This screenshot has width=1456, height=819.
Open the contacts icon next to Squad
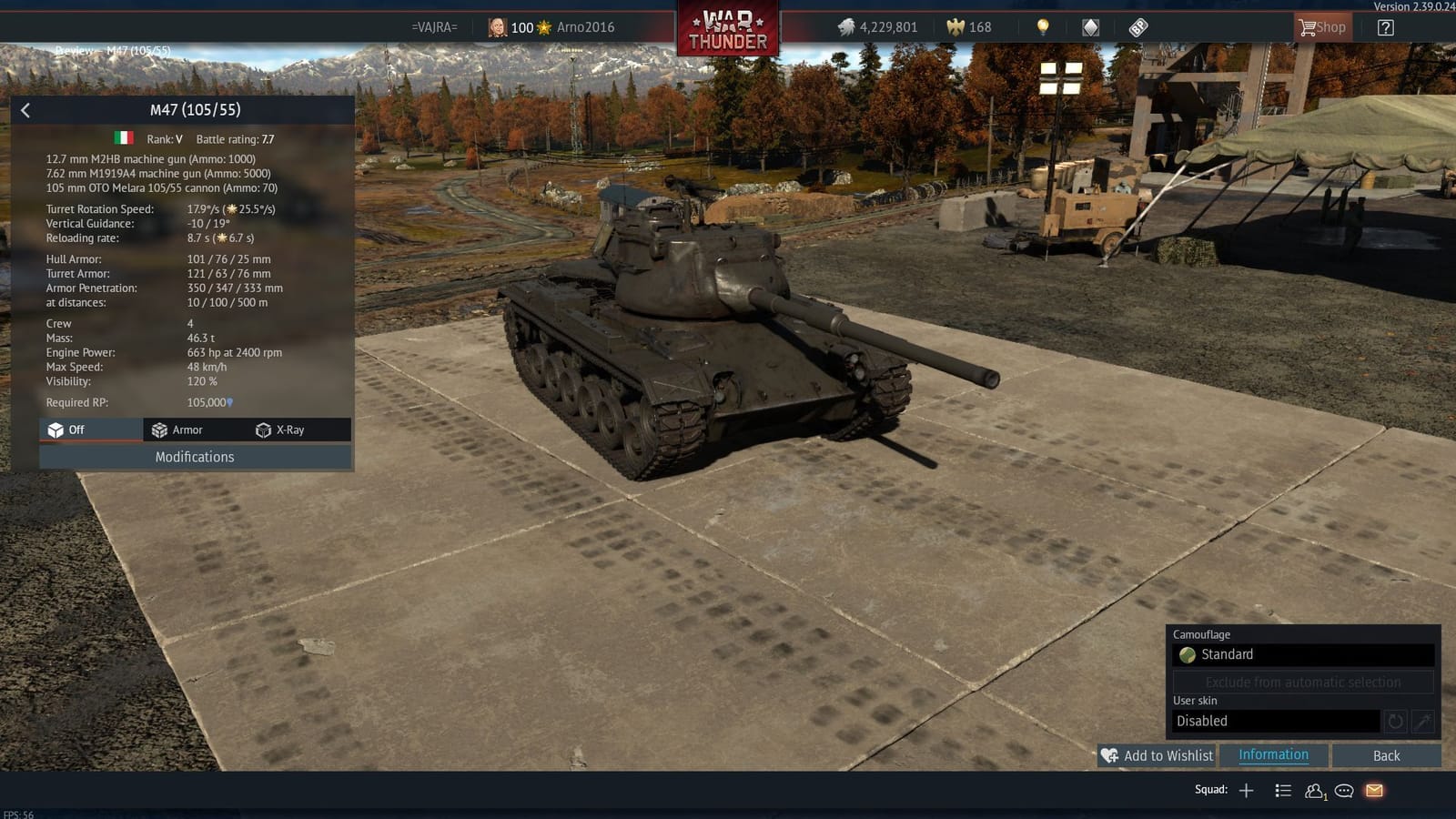(1313, 790)
